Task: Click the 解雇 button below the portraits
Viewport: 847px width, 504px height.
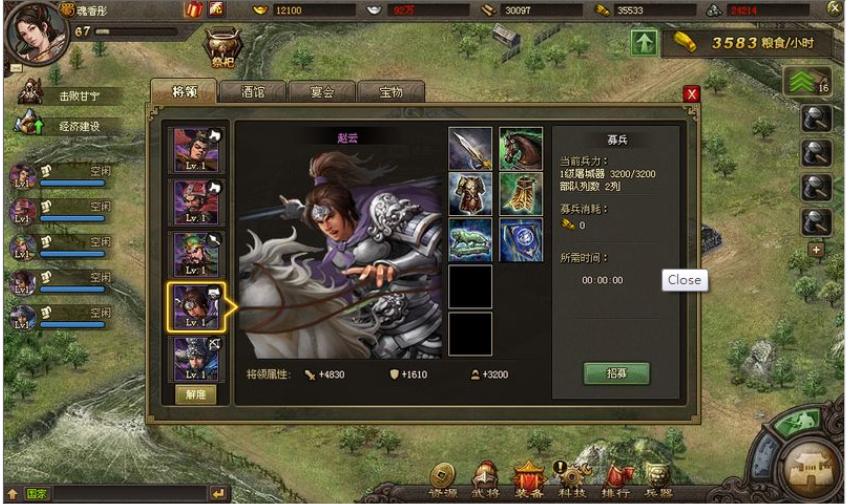Action: [196, 394]
